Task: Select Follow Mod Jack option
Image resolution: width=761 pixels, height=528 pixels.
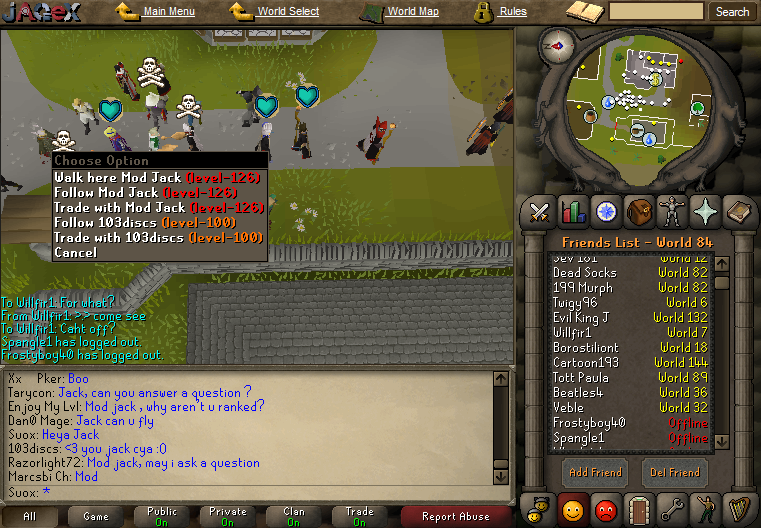Action: click(146, 193)
